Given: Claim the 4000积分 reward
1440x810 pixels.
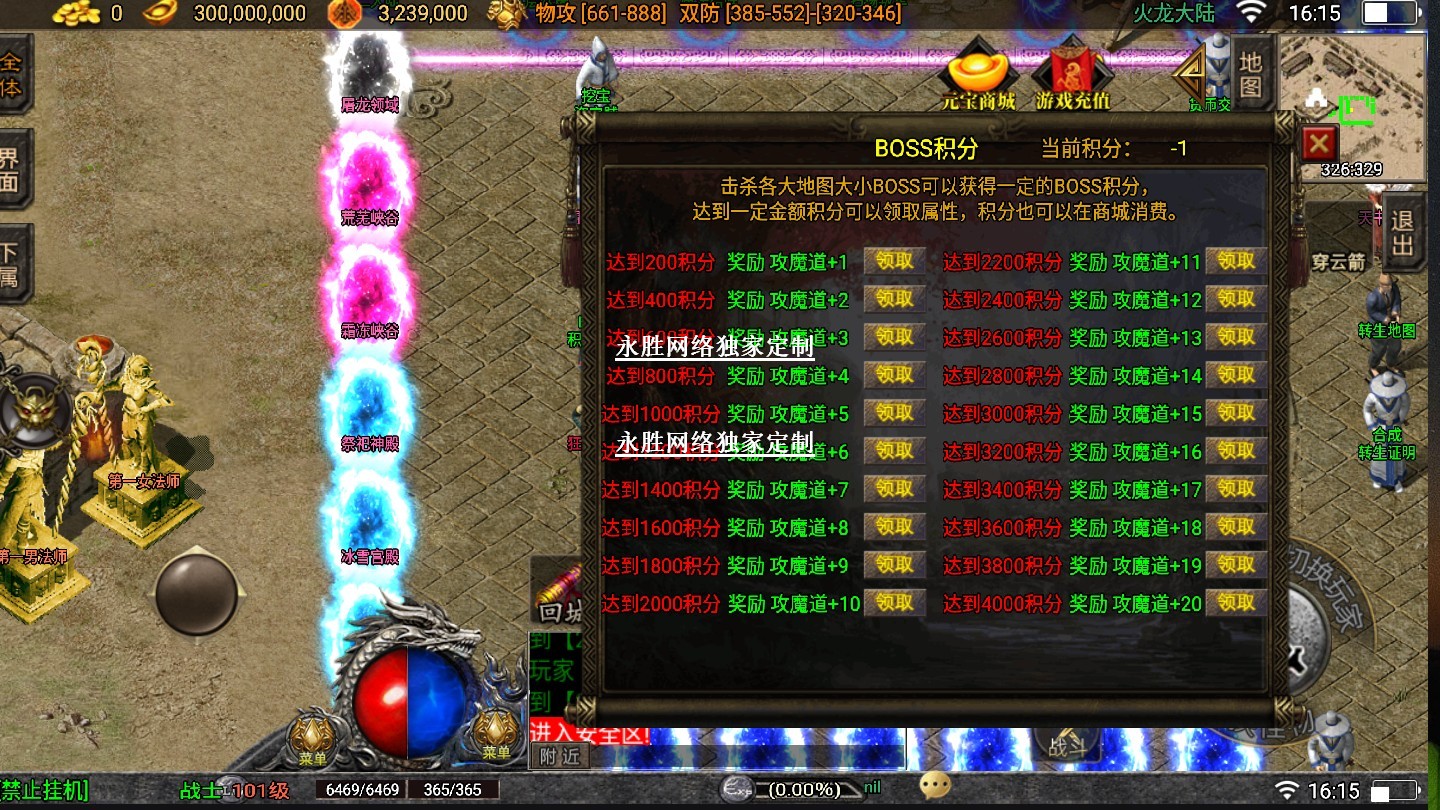Looking at the screenshot, I should click(1236, 603).
